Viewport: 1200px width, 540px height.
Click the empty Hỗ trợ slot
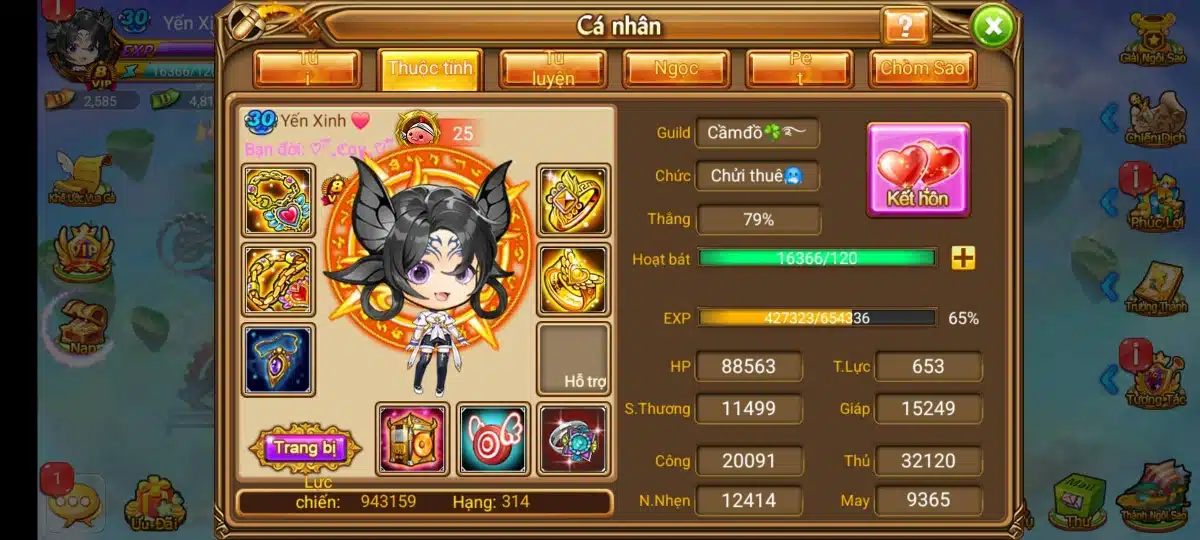(573, 359)
